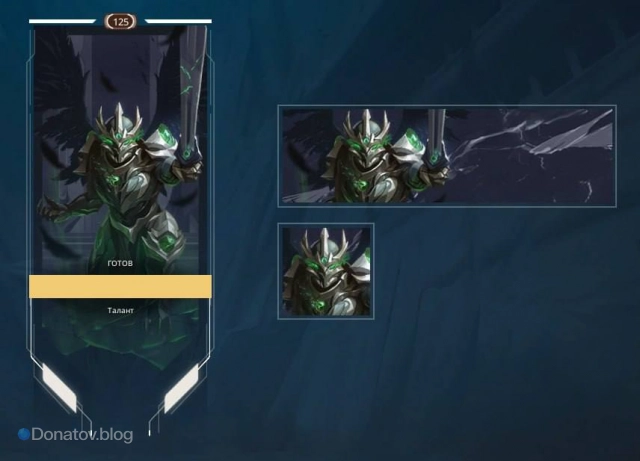Click the Талант label on the hero card
Image resolution: width=640 pixels, height=461 pixels.
[x=120, y=311]
